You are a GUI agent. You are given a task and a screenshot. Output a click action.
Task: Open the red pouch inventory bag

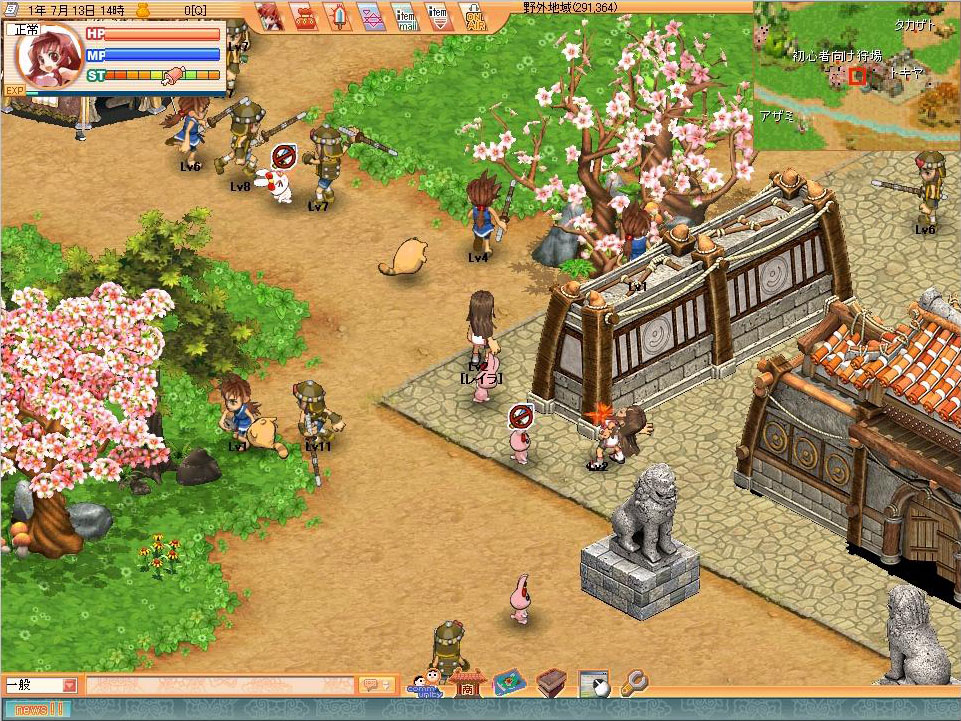(304, 16)
